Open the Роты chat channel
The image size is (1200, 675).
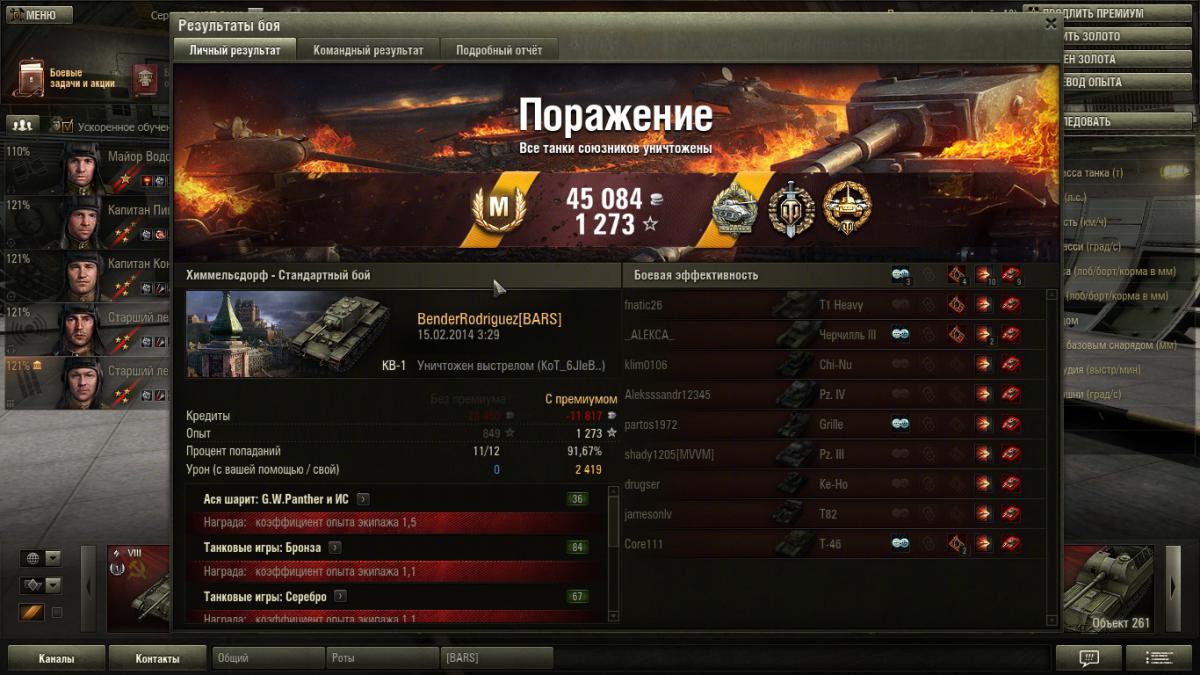pos(382,659)
